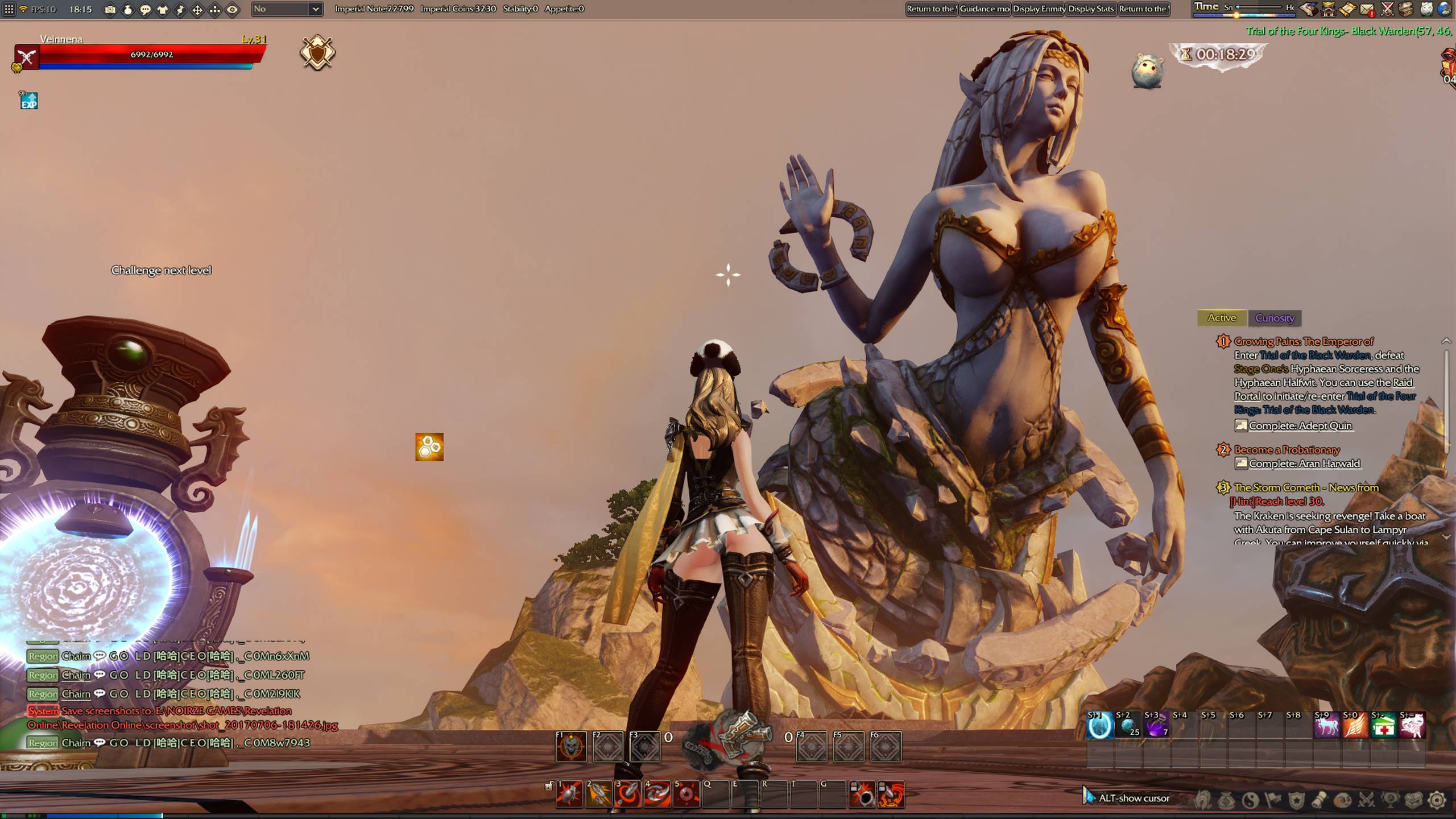Click the camera screenshot icon
Viewport: 1456px width, 819px height.
tap(110, 10)
